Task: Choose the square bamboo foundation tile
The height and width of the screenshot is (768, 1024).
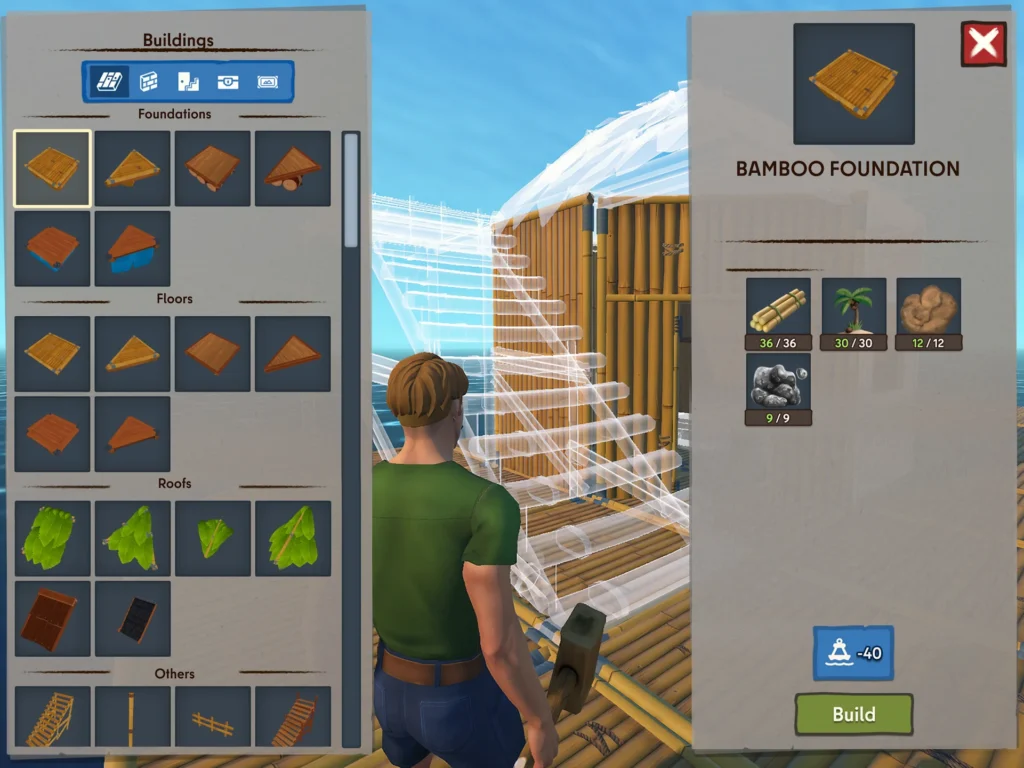Action: click(52, 168)
